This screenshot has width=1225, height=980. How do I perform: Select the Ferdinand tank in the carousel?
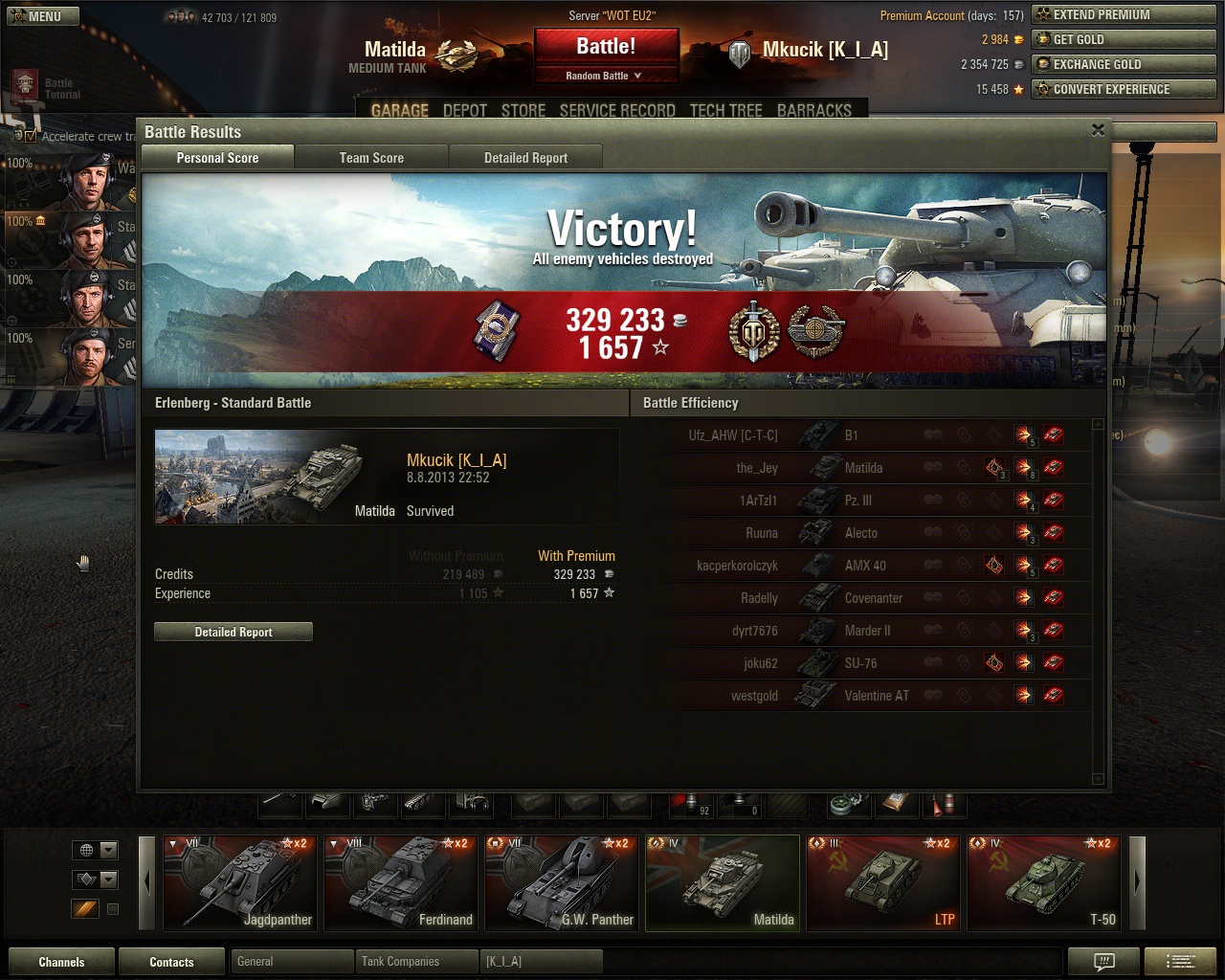pyautogui.click(x=400, y=882)
